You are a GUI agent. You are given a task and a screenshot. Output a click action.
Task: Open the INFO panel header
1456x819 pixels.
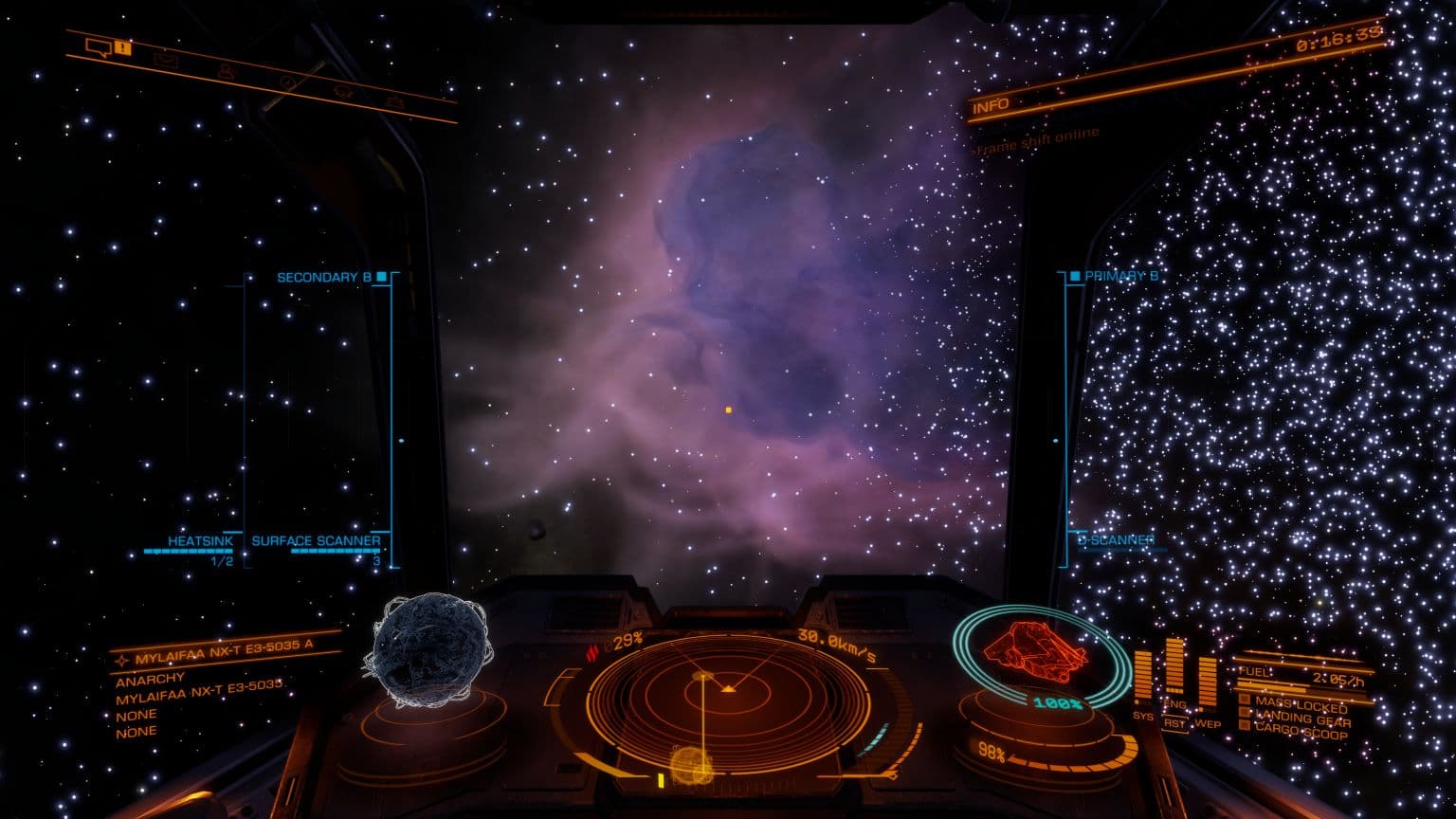991,106
